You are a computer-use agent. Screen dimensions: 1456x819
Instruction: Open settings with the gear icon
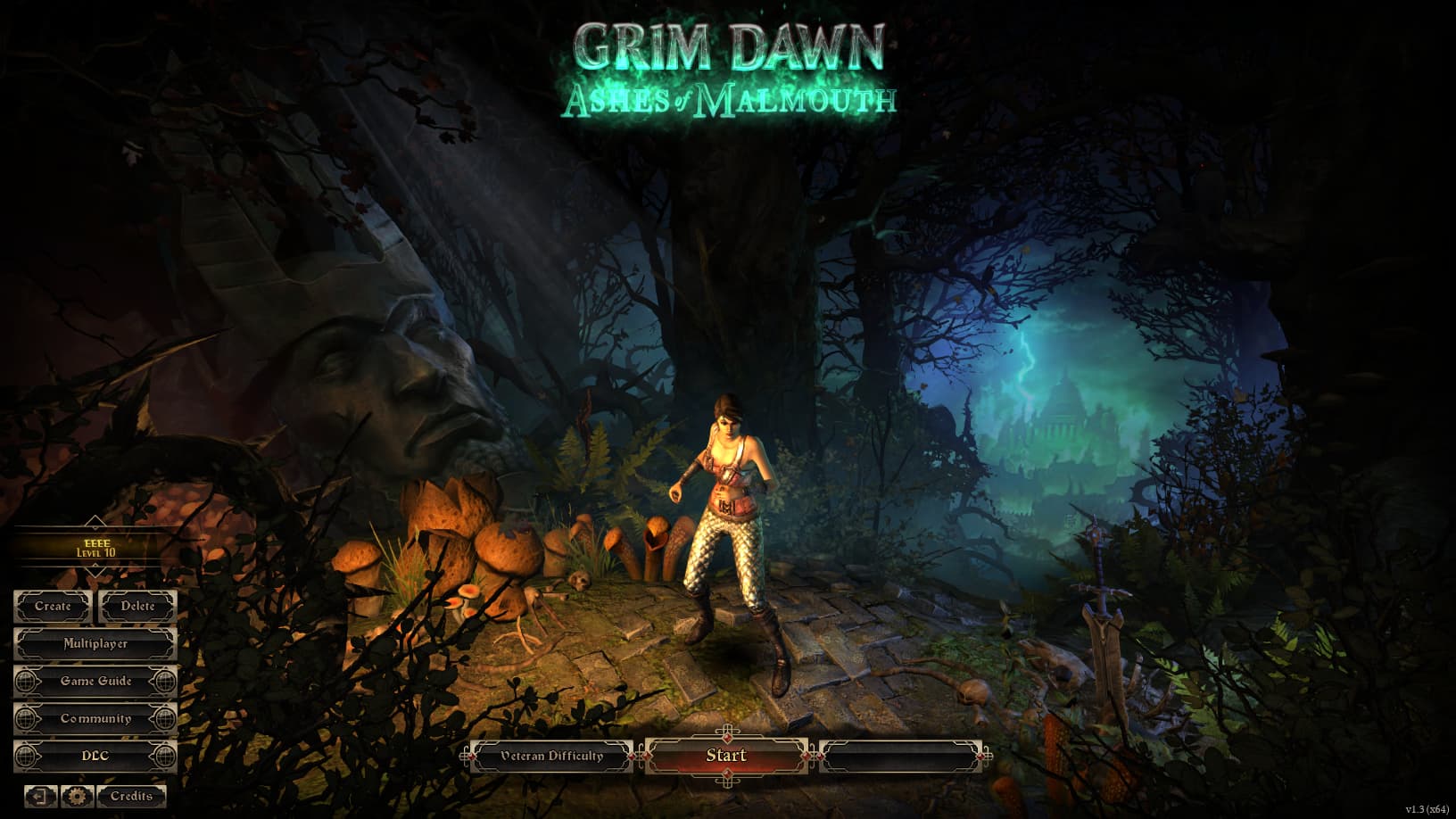[x=78, y=796]
